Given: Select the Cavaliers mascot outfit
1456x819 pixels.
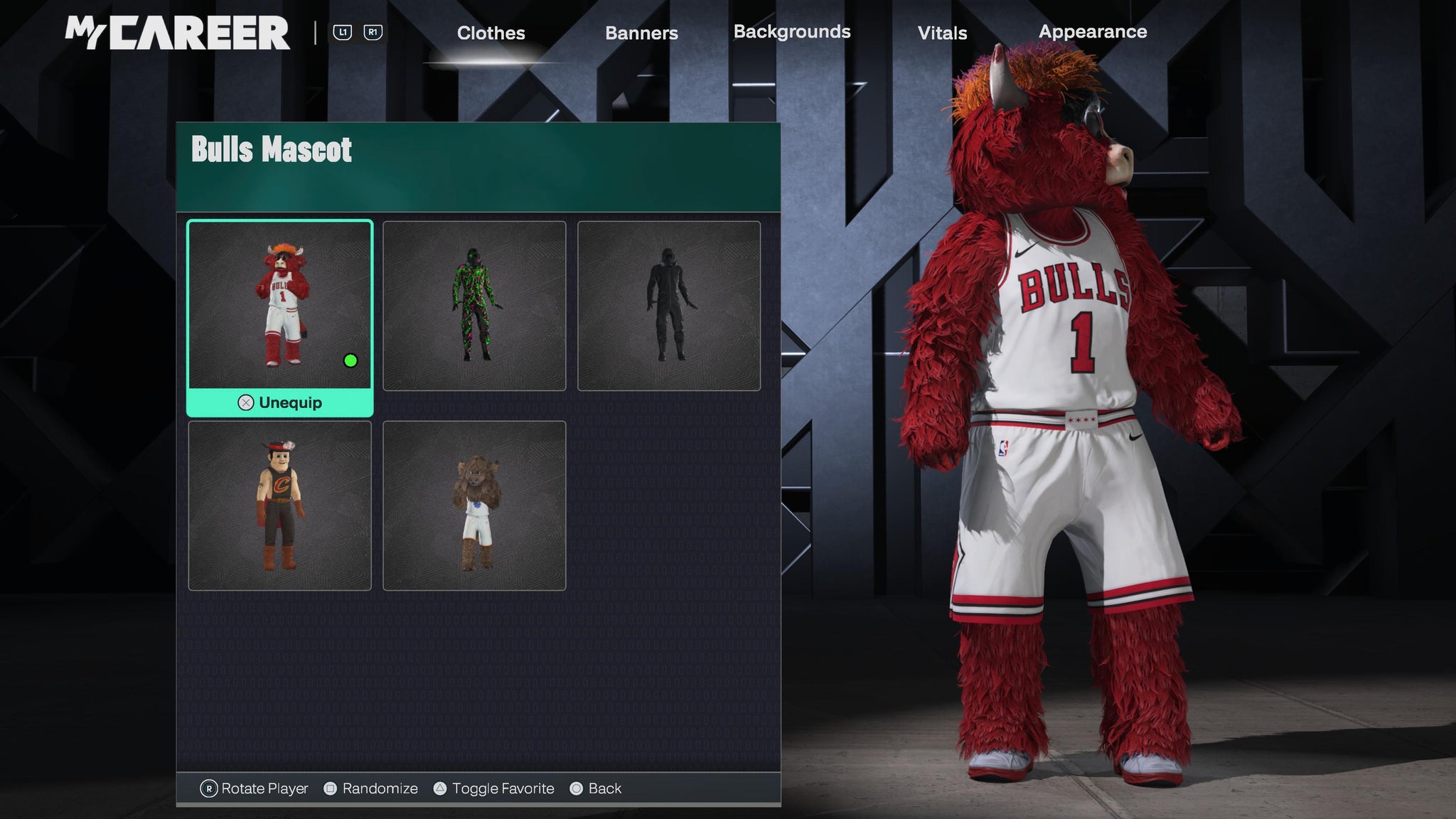Looking at the screenshot, I should (x=279, y=505).
